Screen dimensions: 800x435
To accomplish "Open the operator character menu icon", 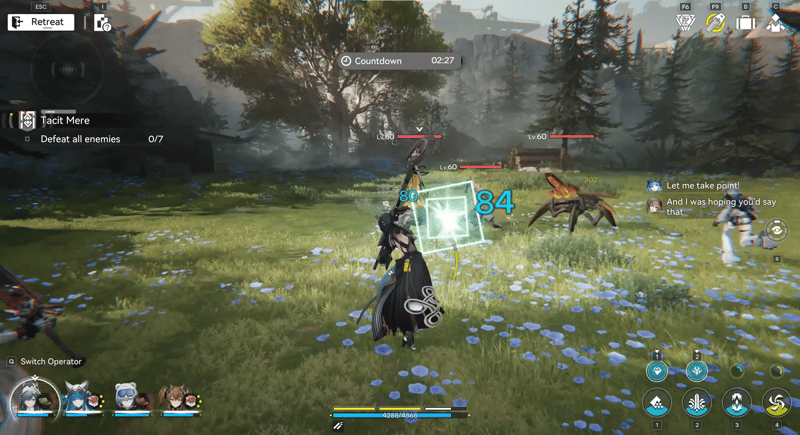I will coord(776,22).
